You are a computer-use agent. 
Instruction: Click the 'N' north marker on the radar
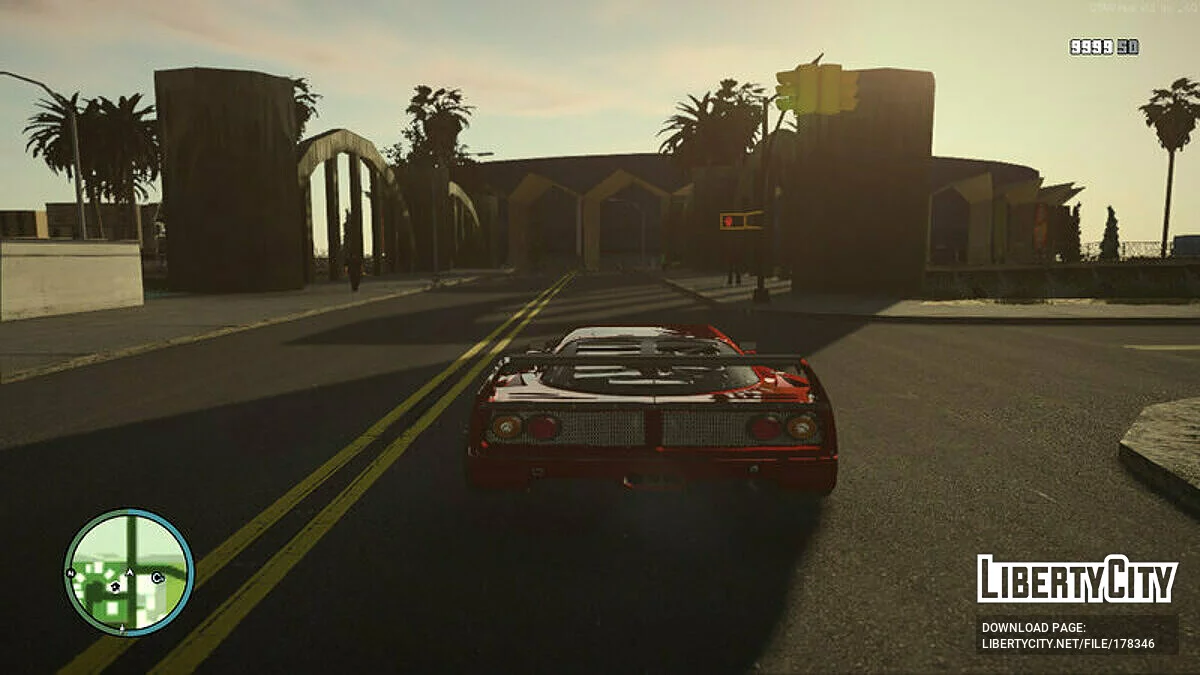click(x=71, y=573)
